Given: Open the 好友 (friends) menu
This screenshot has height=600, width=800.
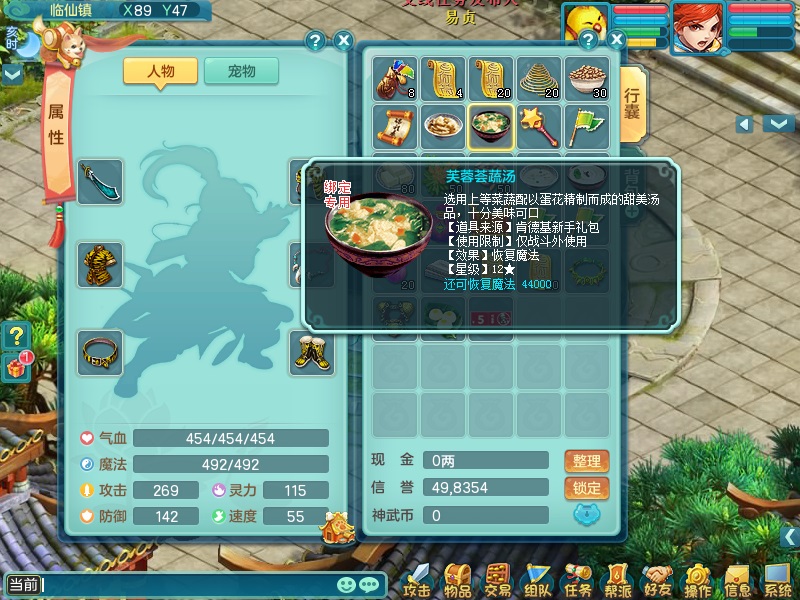Looking at the screenshot, I should coord(657,580).
